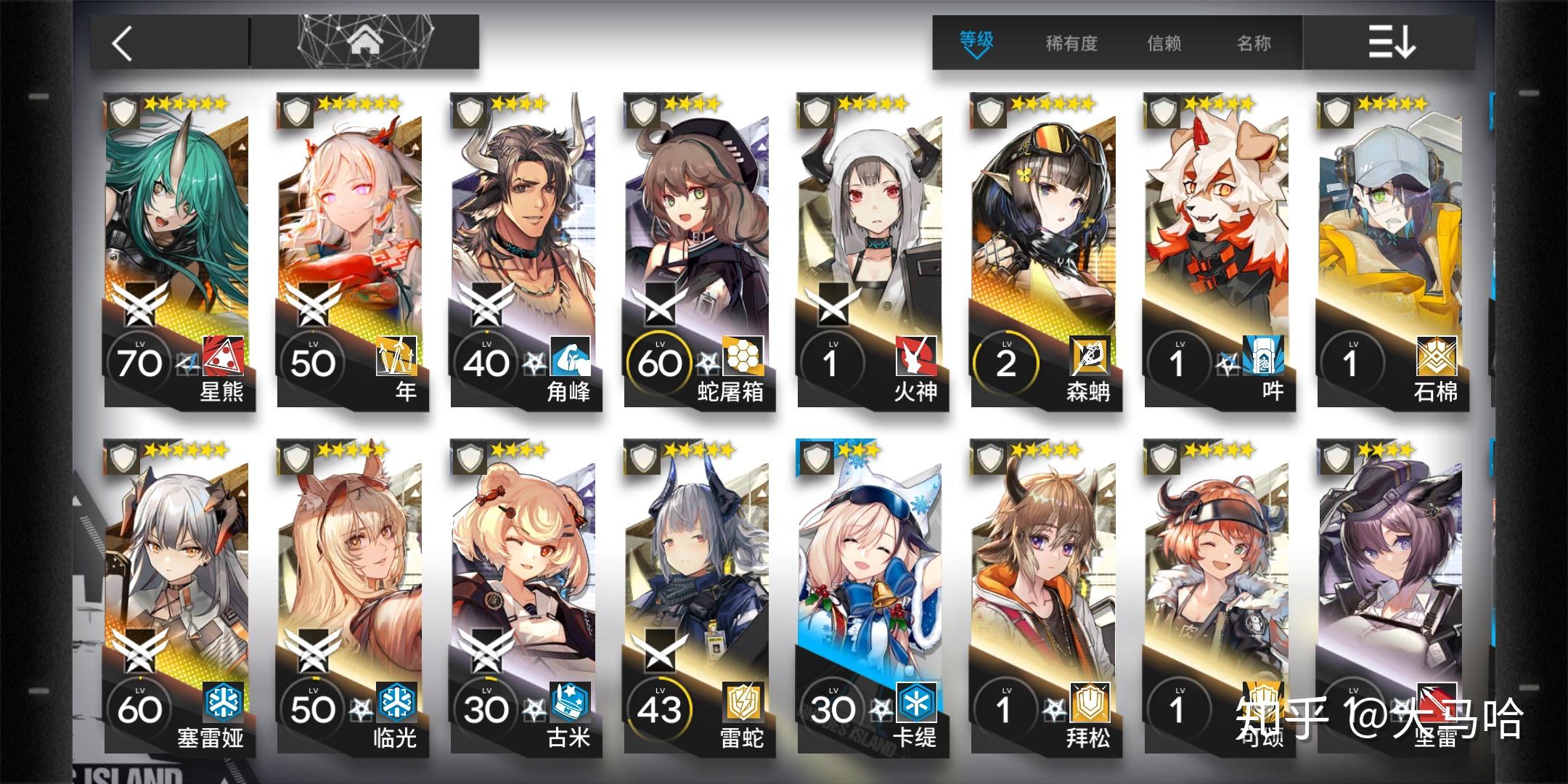
Task: Switch sorting to 信赖
Action: tap(1164, 43)
